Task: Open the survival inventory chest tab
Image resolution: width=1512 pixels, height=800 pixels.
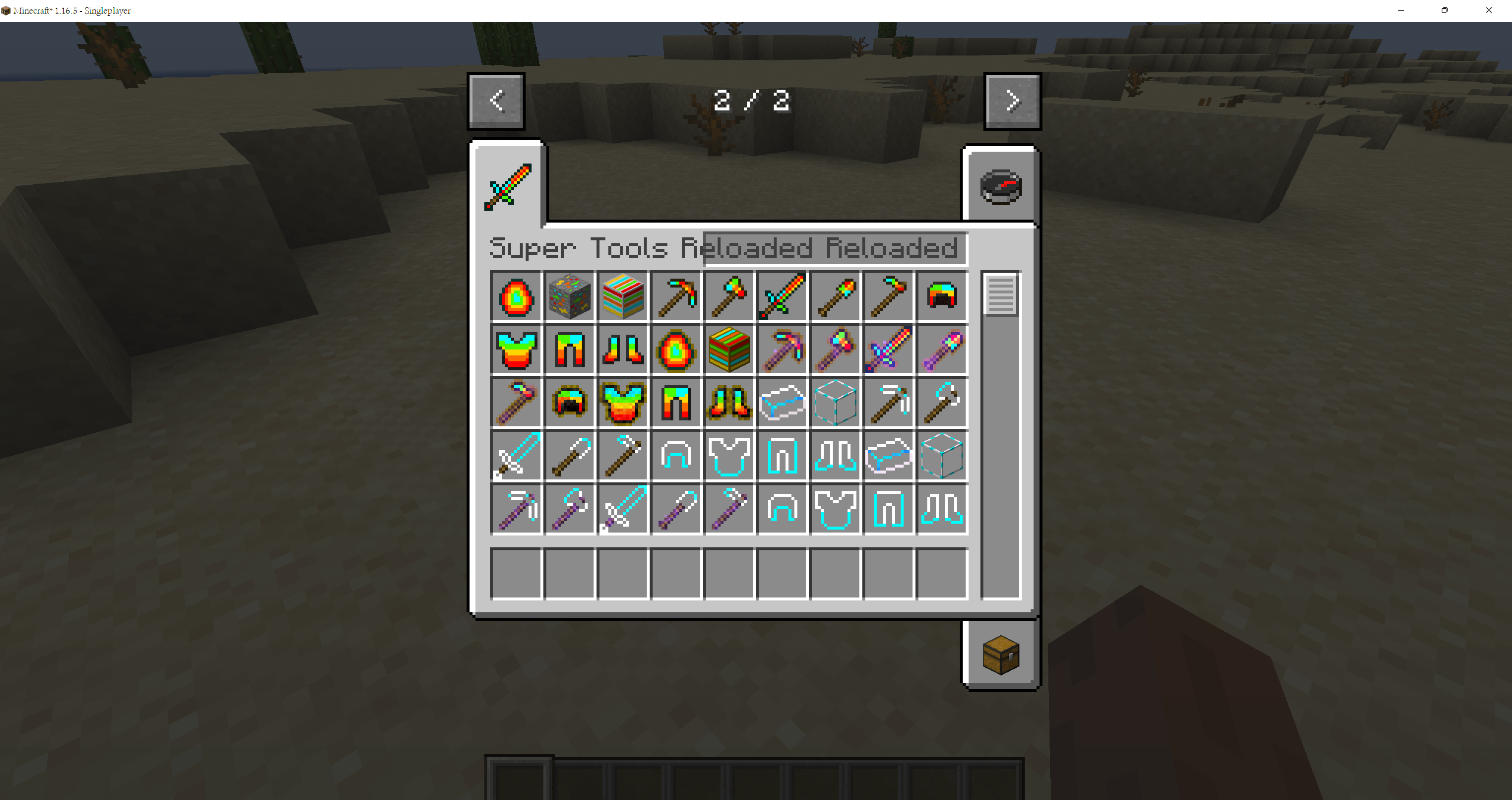Action: (x=1001, y=654)
